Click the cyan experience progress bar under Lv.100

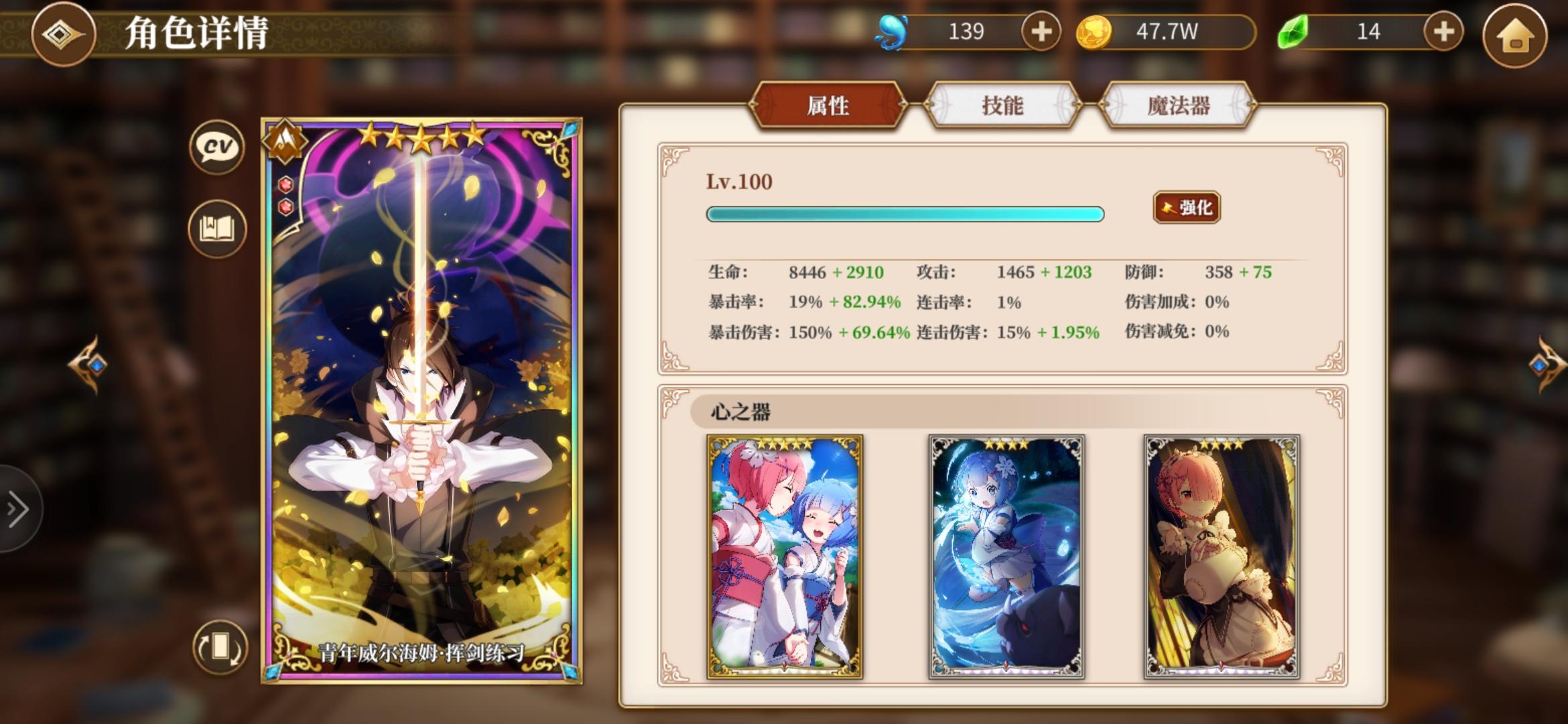[905, 214]
